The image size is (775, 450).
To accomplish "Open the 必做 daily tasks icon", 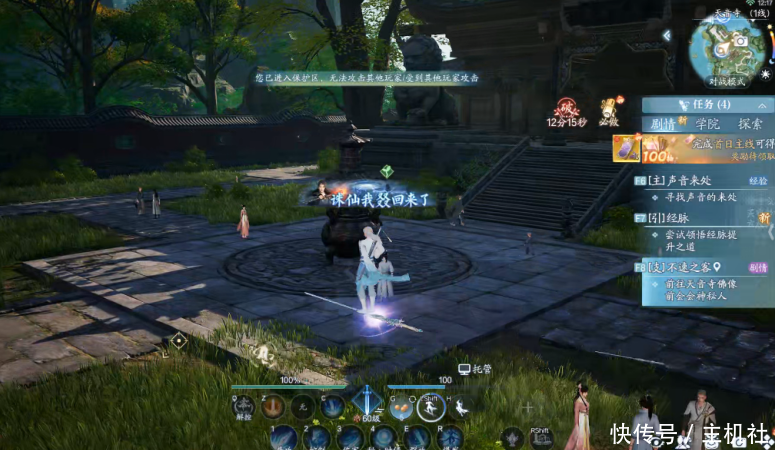I will (x=608, y=110).
